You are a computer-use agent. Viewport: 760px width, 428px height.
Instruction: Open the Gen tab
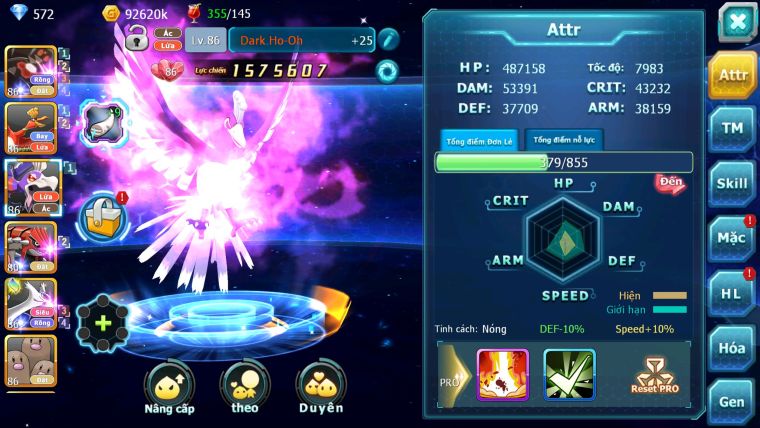pyautogui.click(x=732, y=401)
